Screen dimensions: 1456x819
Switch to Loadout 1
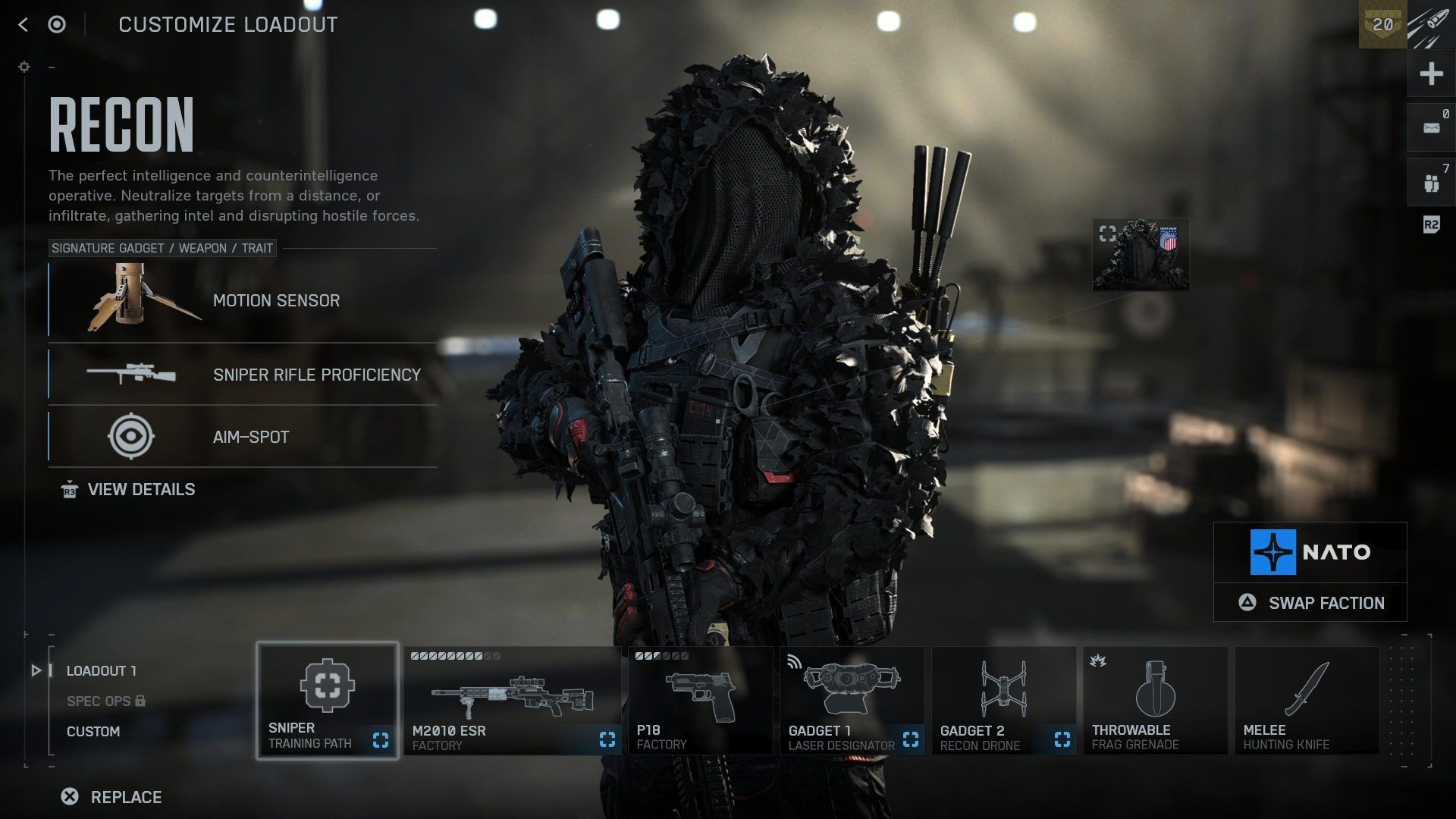(x=102, y=671)
